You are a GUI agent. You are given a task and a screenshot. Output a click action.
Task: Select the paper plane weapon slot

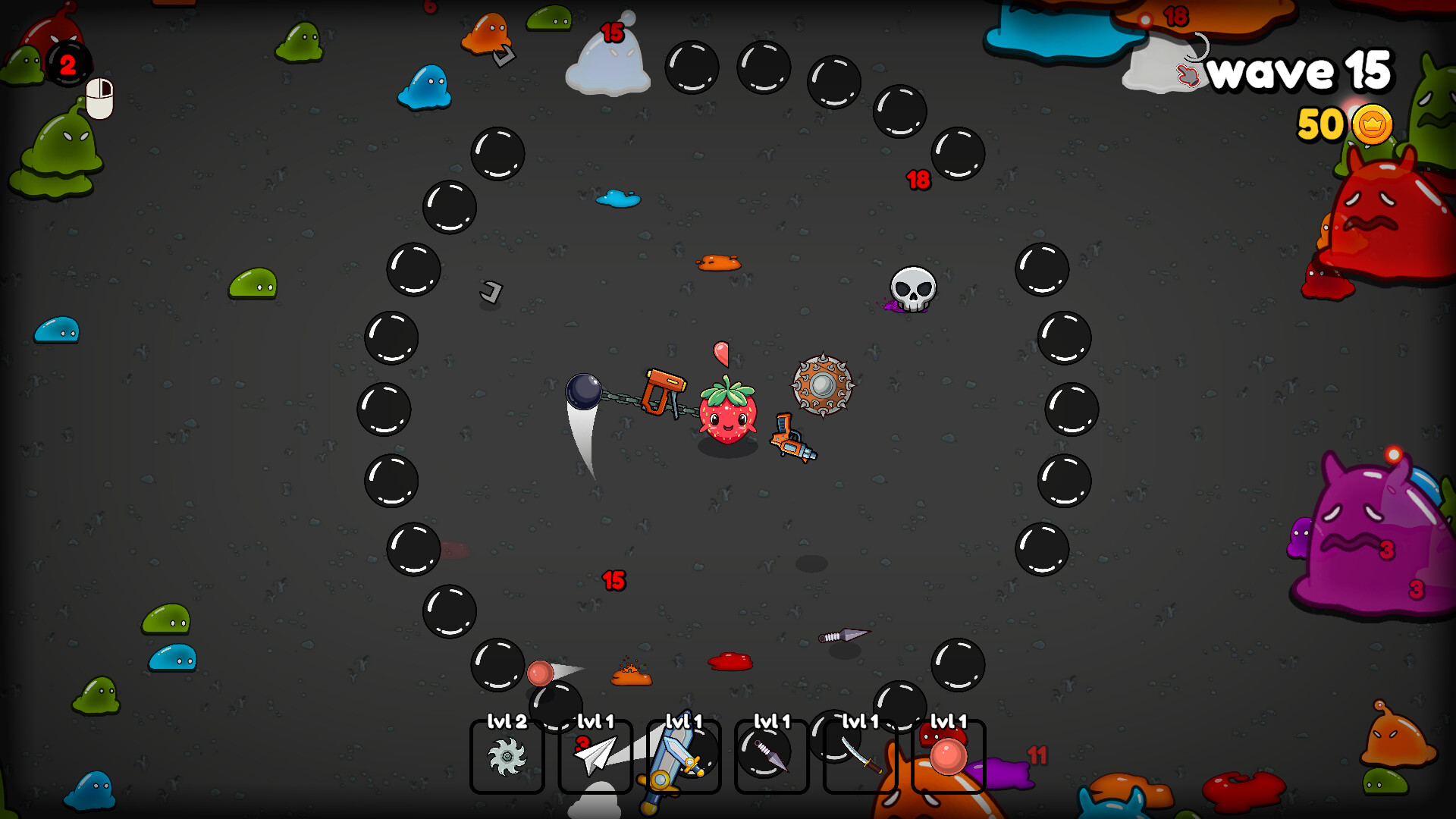595,756
